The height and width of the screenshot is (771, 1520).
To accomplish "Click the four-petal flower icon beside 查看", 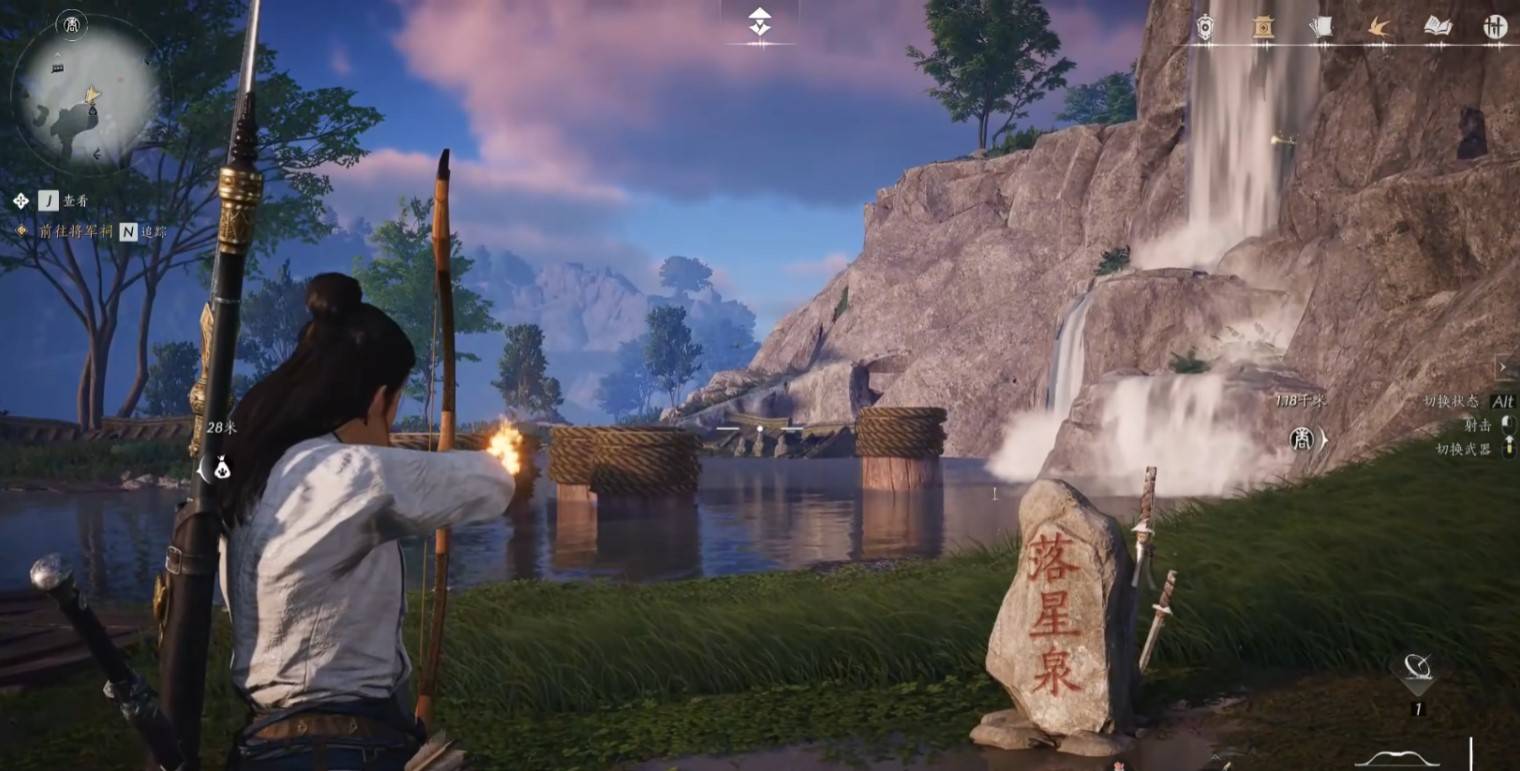I will click(21, 201).
